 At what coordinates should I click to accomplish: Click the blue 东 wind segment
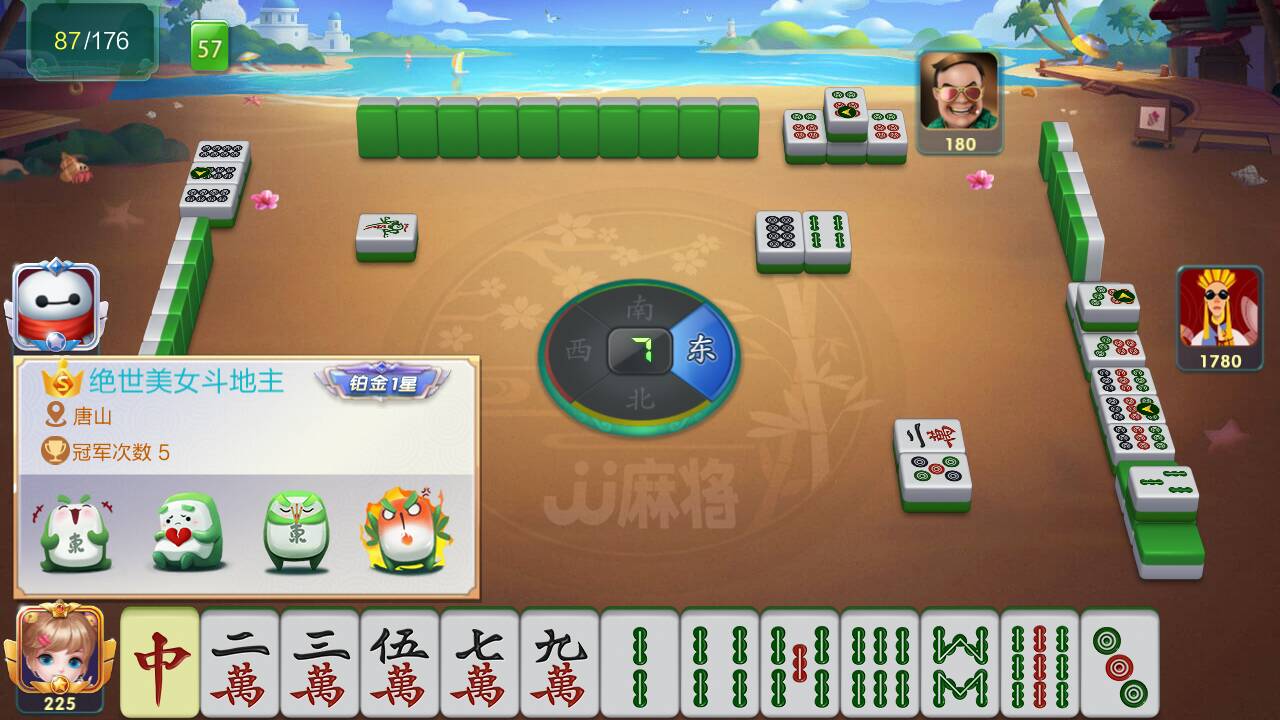tap(701, 350)
